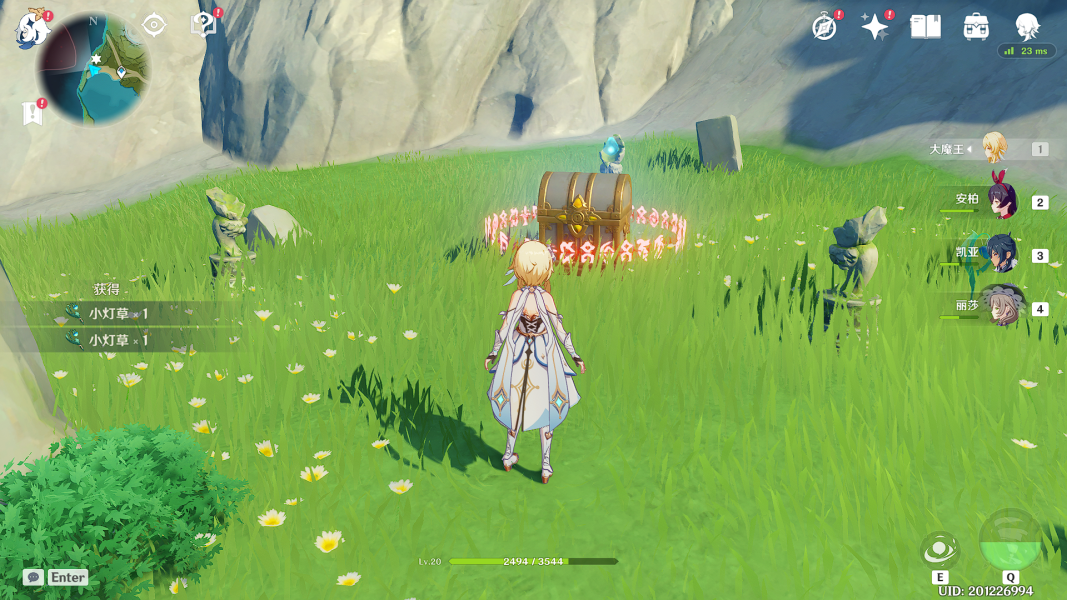
Task: Open the character menu icon
Action: click(x=1027, y=27)
